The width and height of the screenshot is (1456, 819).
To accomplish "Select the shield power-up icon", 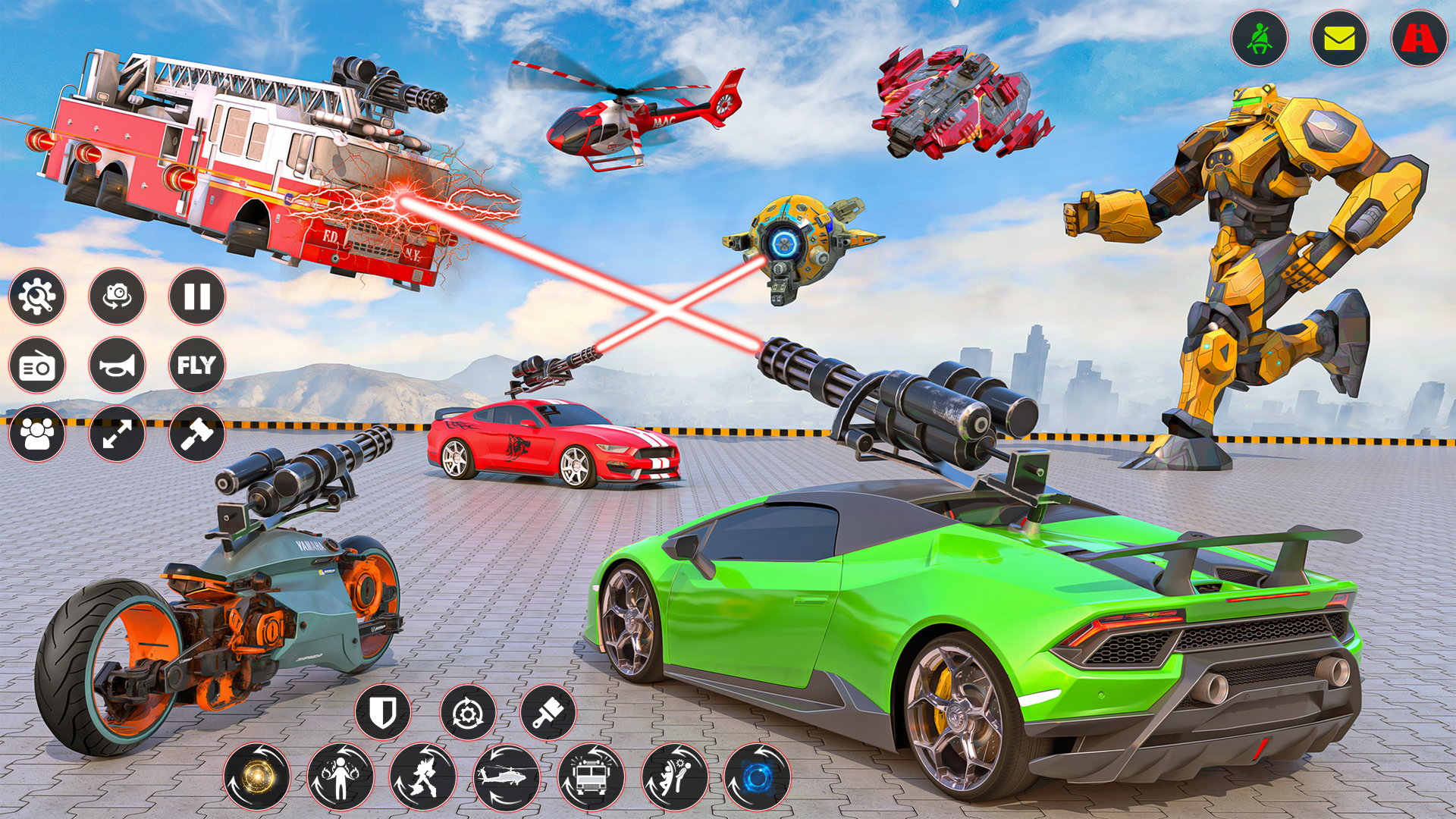I will coord(383,713).
